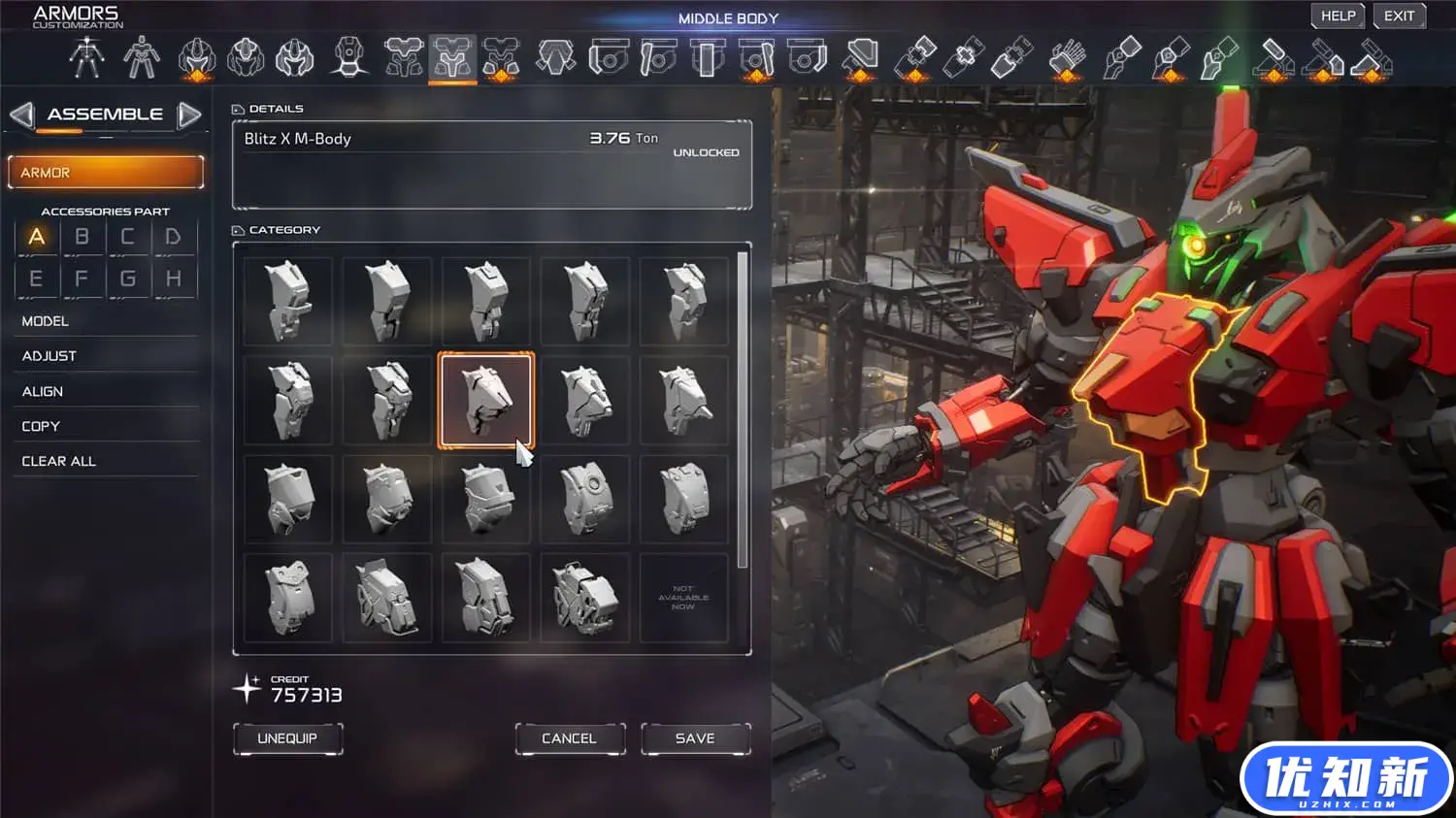This screenshot has height=818, width=1456.
Task: Open the ADJUST option
Action: [50, 356]
